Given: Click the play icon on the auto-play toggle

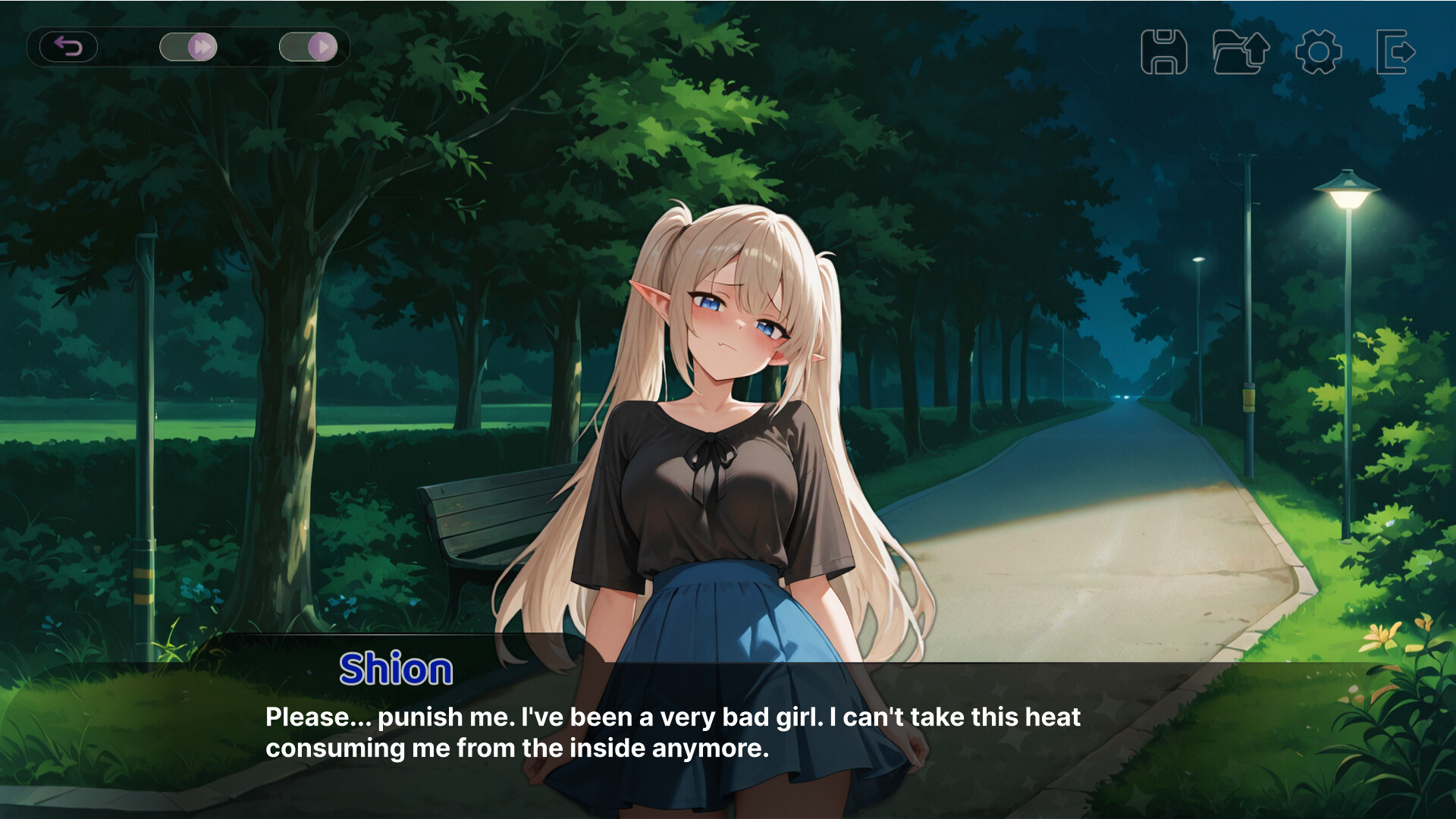Looking at the screenshot, I should (x=322, y=46).
